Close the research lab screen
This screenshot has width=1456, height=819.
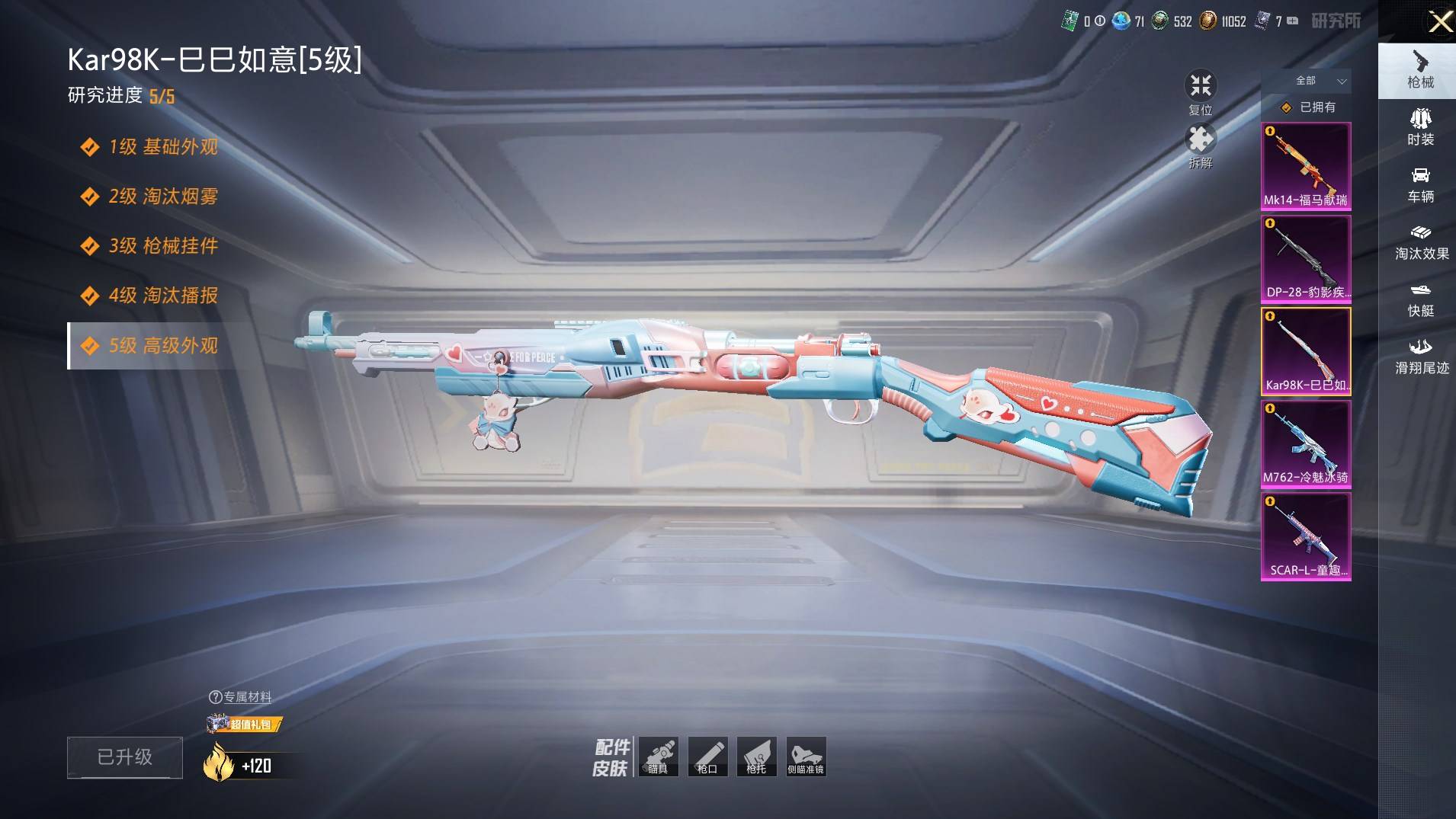[1440, 21]
